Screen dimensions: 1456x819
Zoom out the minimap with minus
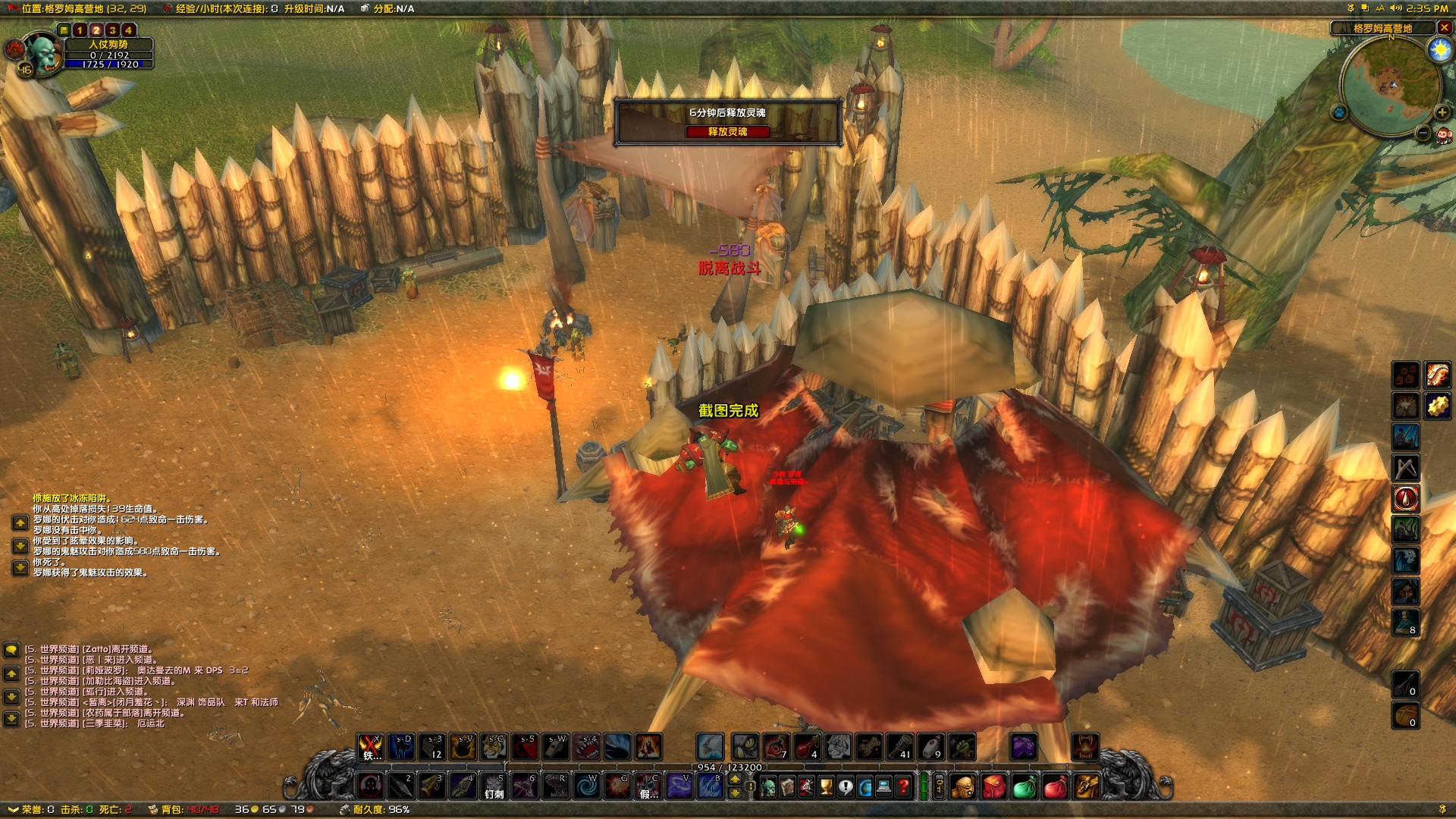click(1423, 133)
